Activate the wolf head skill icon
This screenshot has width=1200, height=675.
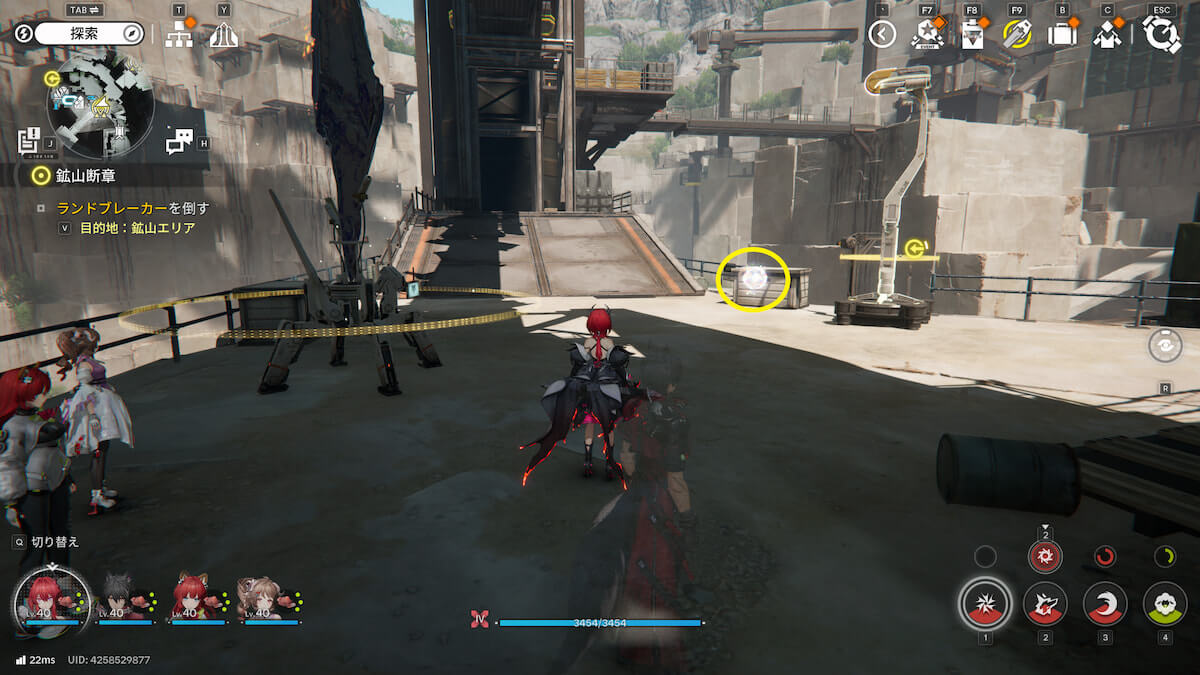pyautogui.click(x=1045, y=604)
